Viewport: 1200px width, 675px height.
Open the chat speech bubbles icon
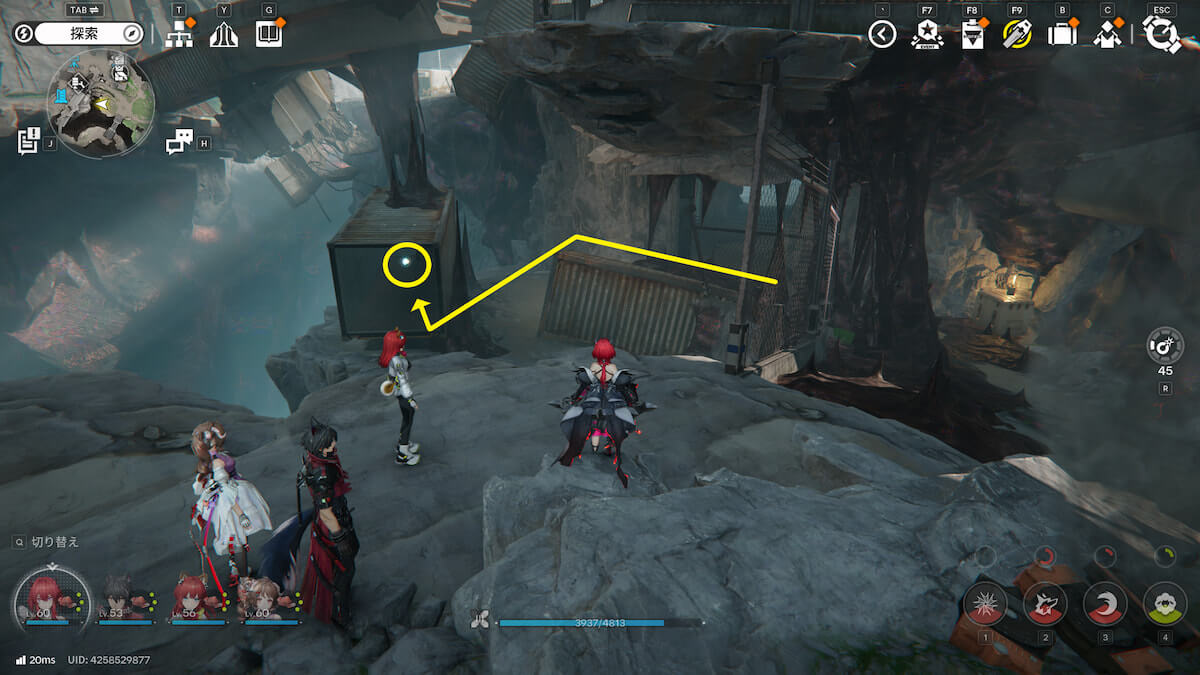(179, 143)
